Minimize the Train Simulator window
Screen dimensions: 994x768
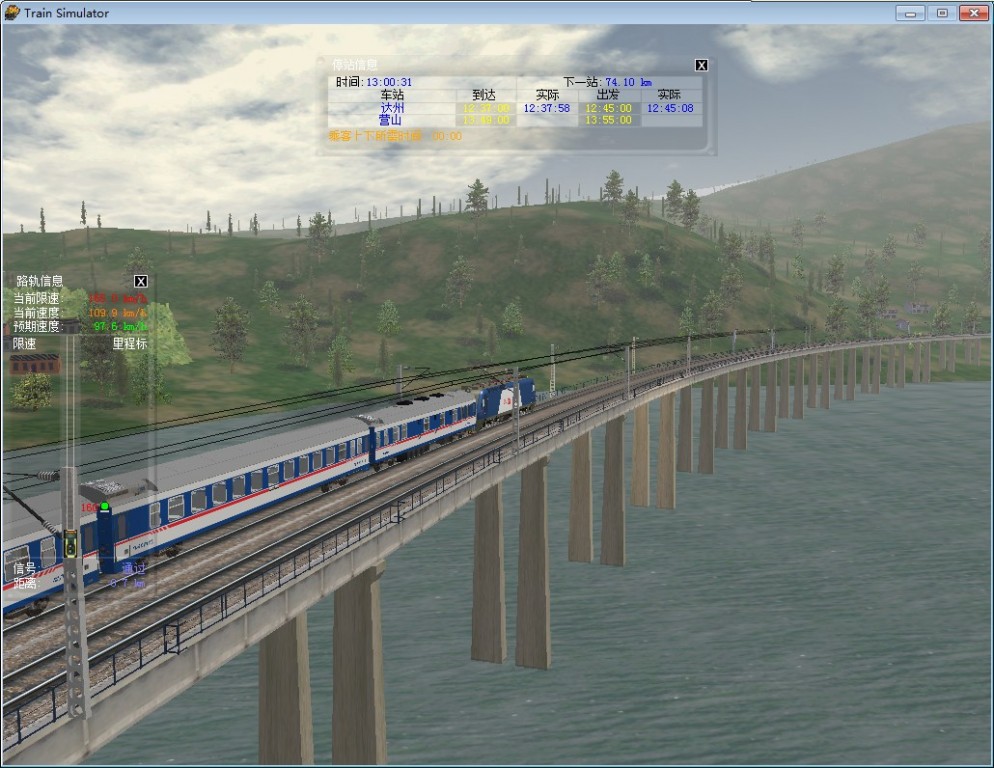(x=910, y=13)
